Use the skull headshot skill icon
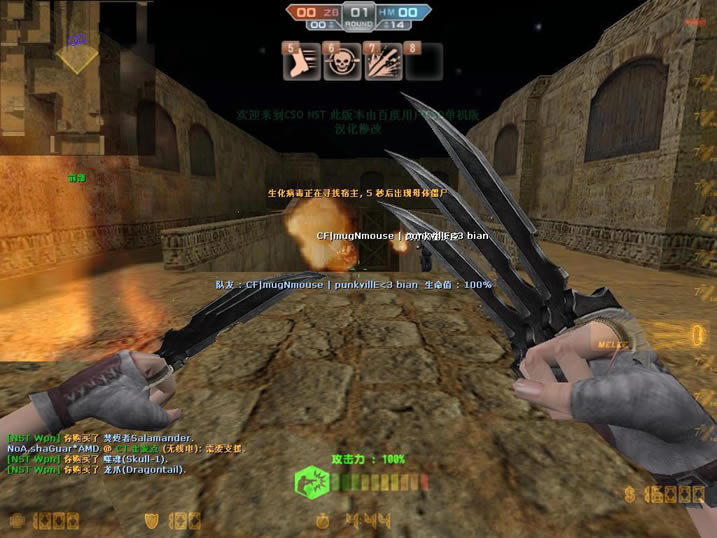717x538 pixels. [341, 61]
